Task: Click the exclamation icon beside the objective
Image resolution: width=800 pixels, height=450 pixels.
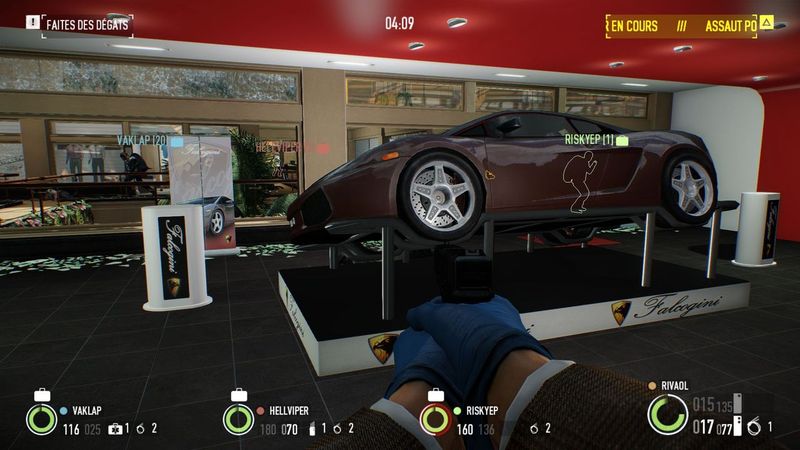Action: (32, 21)
